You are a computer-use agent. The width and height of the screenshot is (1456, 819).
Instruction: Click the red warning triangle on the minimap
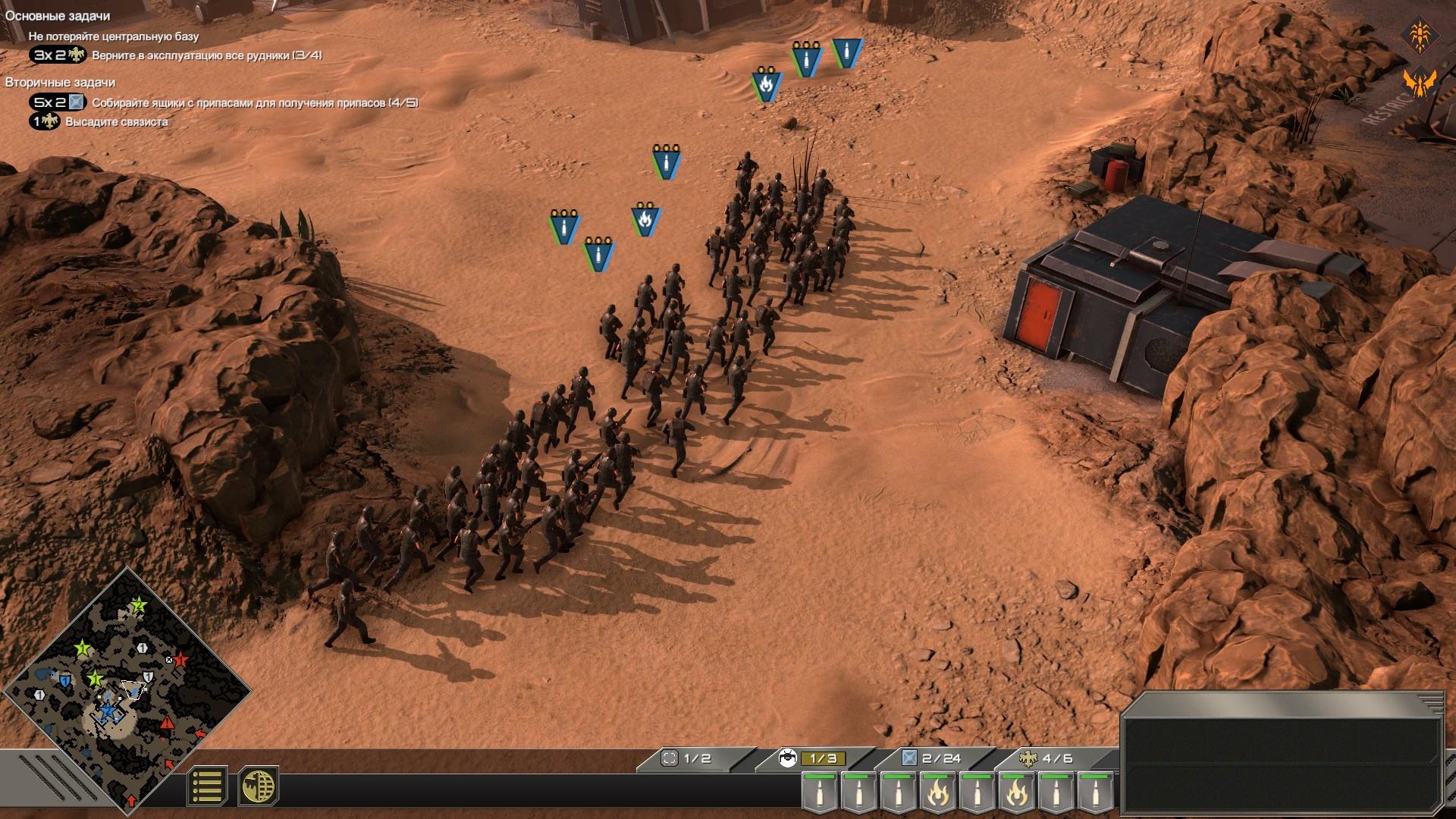(x=167, y=723)
